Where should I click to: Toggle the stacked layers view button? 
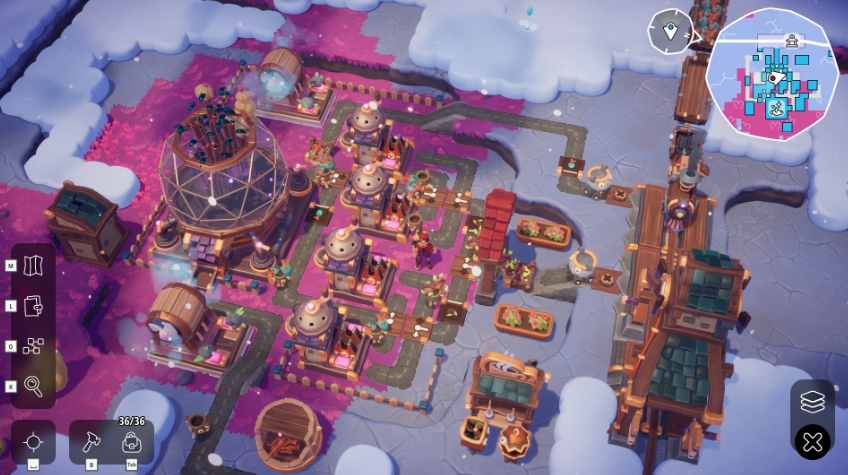[812, 402]
